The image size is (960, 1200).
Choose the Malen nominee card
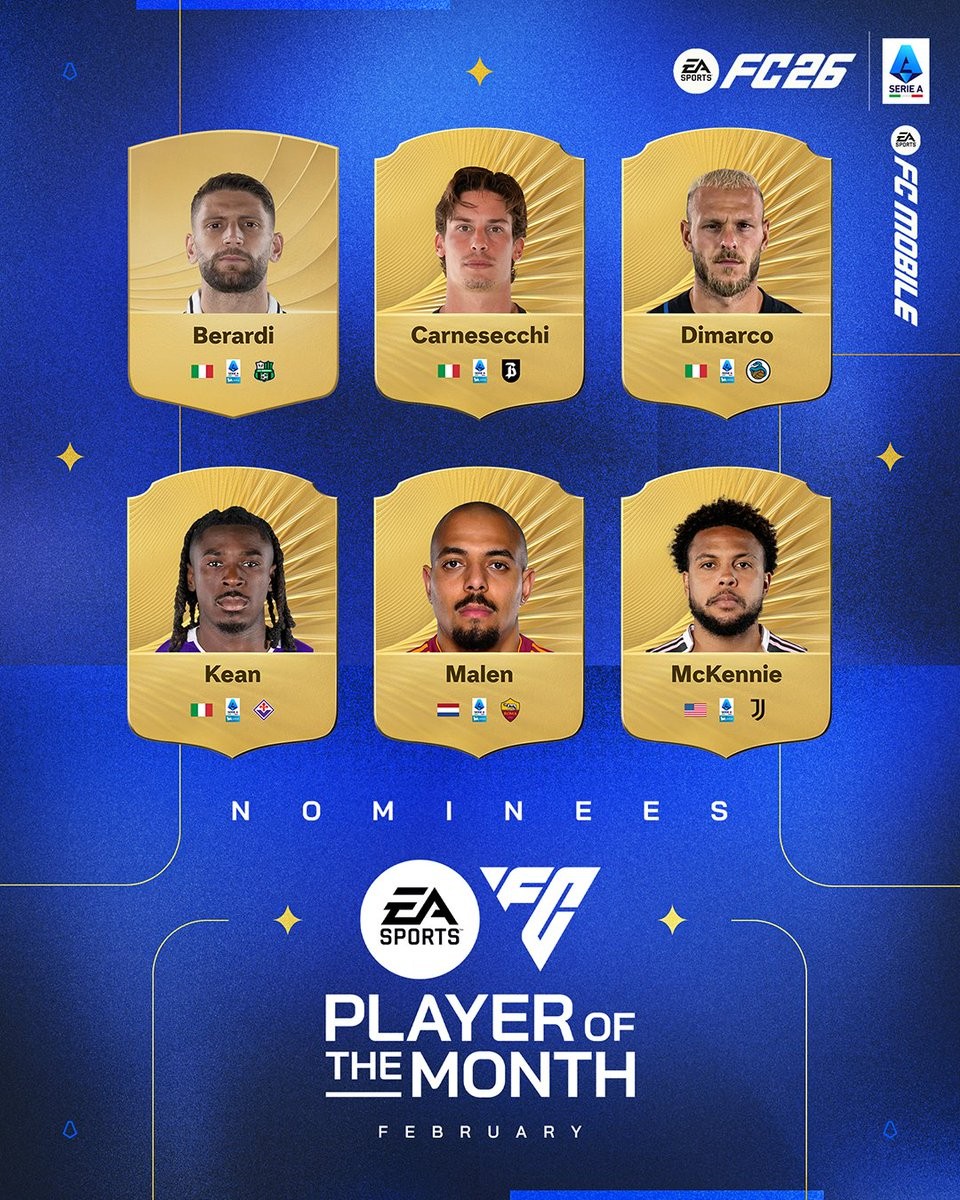pos(479,610)
